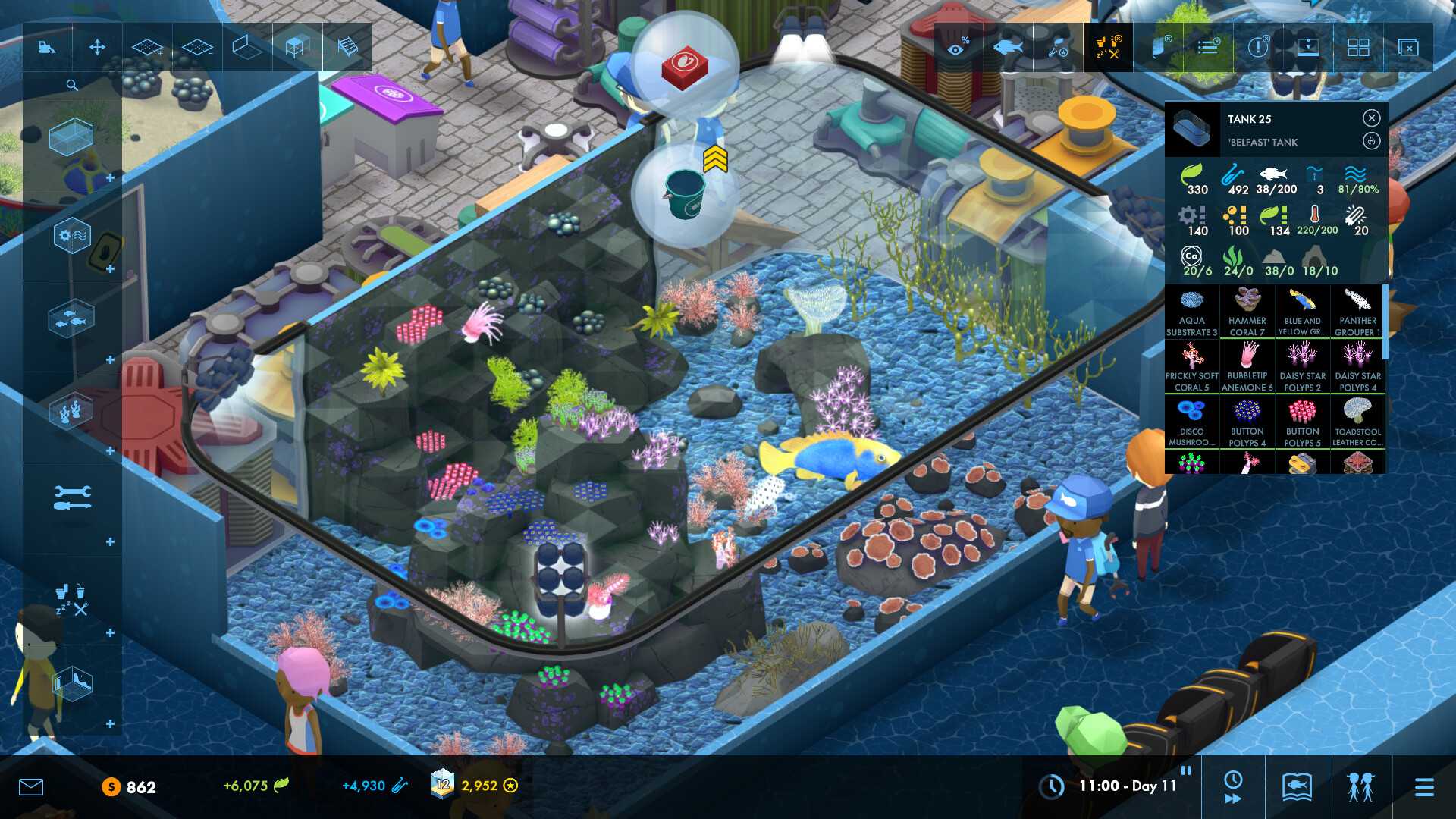Open the wrench and screwdriver tools category
Screen dimensions: 1456x819
(x=72, y=497)
